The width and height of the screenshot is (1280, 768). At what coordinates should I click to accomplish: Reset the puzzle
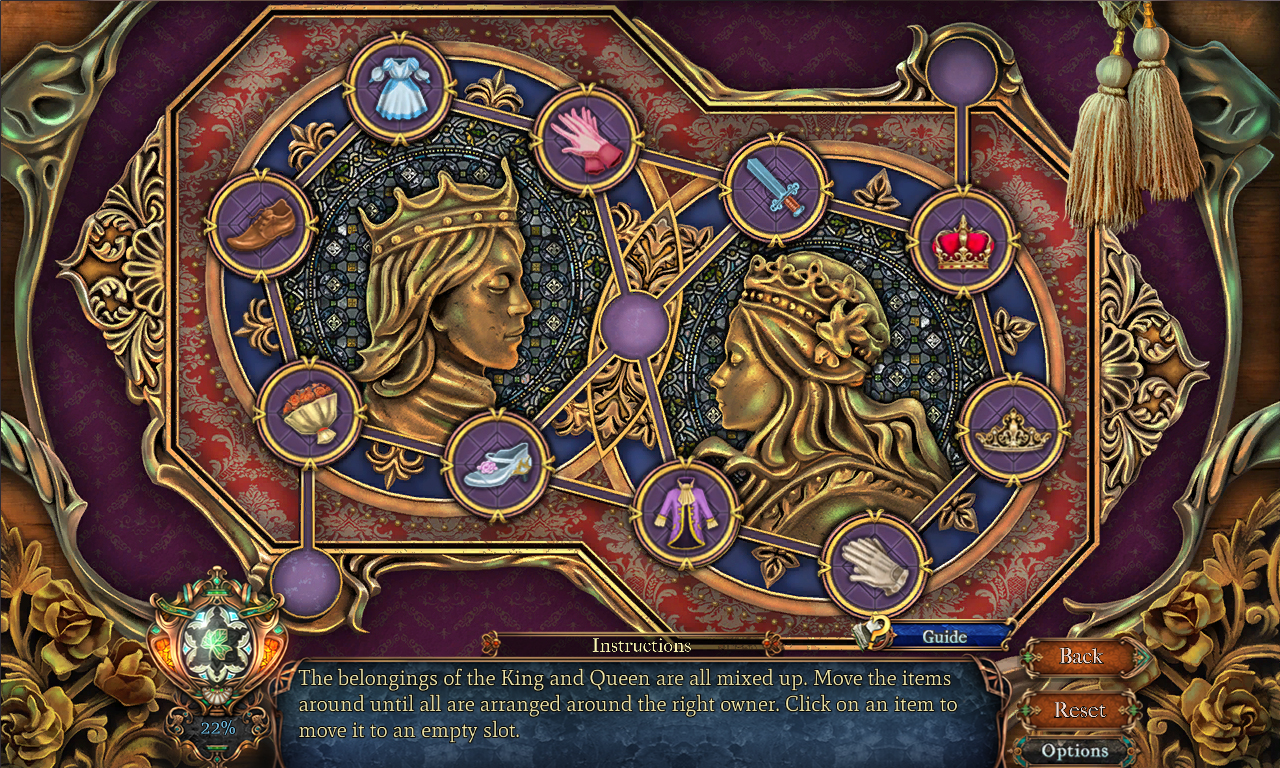click(x=1081, y=709)
